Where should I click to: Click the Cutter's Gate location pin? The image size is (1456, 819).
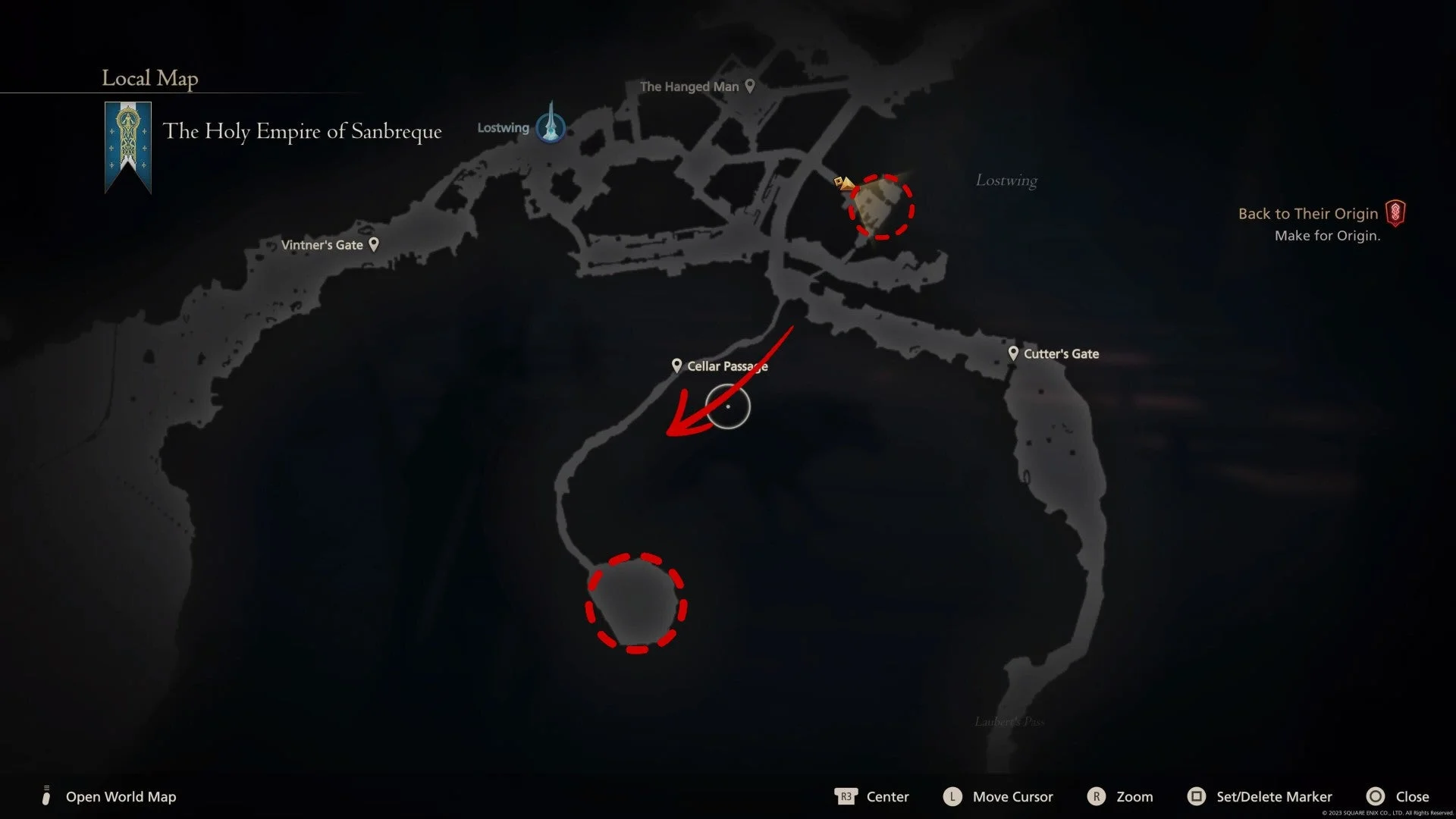[x=1013, y=353]
